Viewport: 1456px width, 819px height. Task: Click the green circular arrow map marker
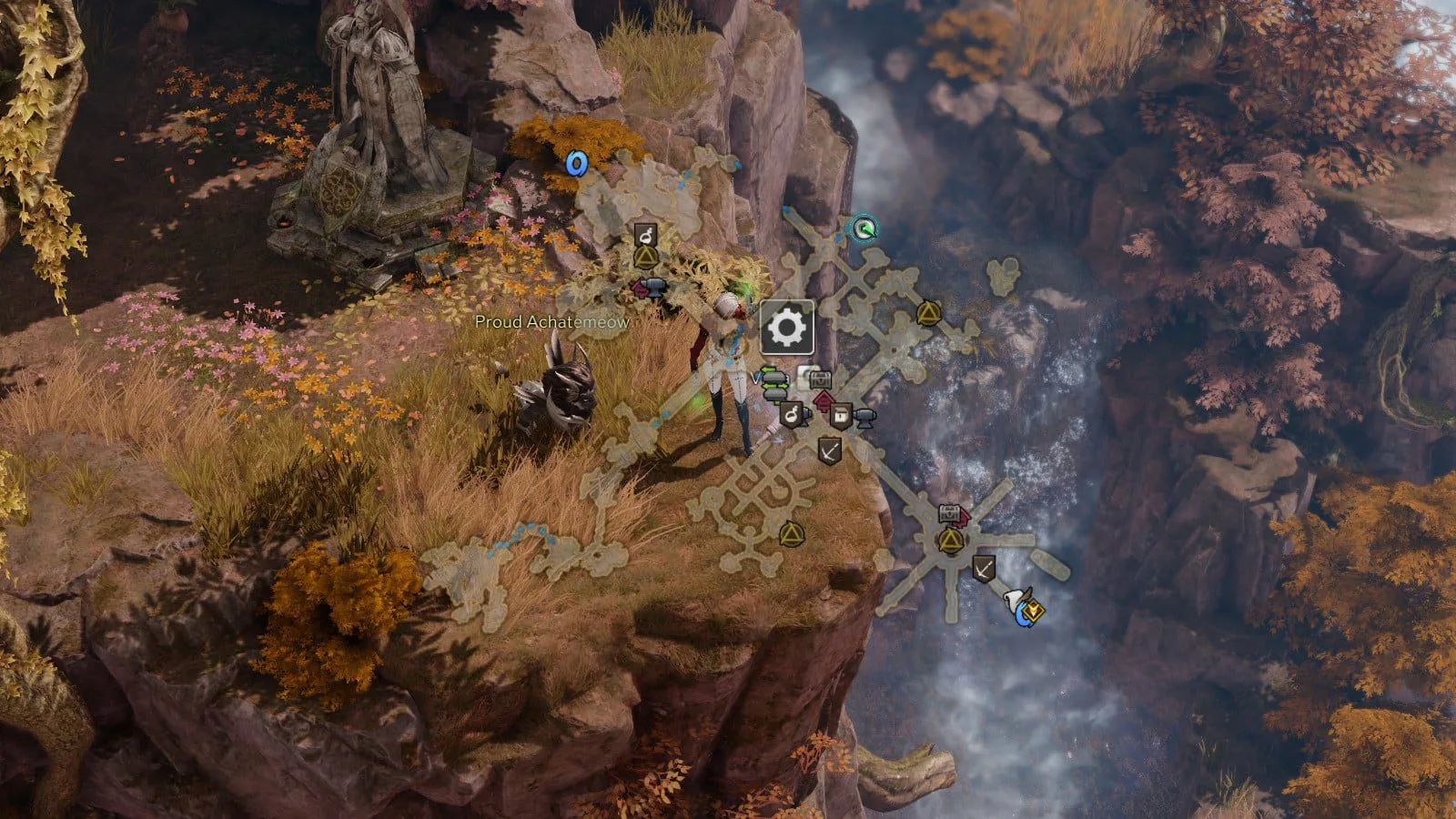(x=862, y=227)
